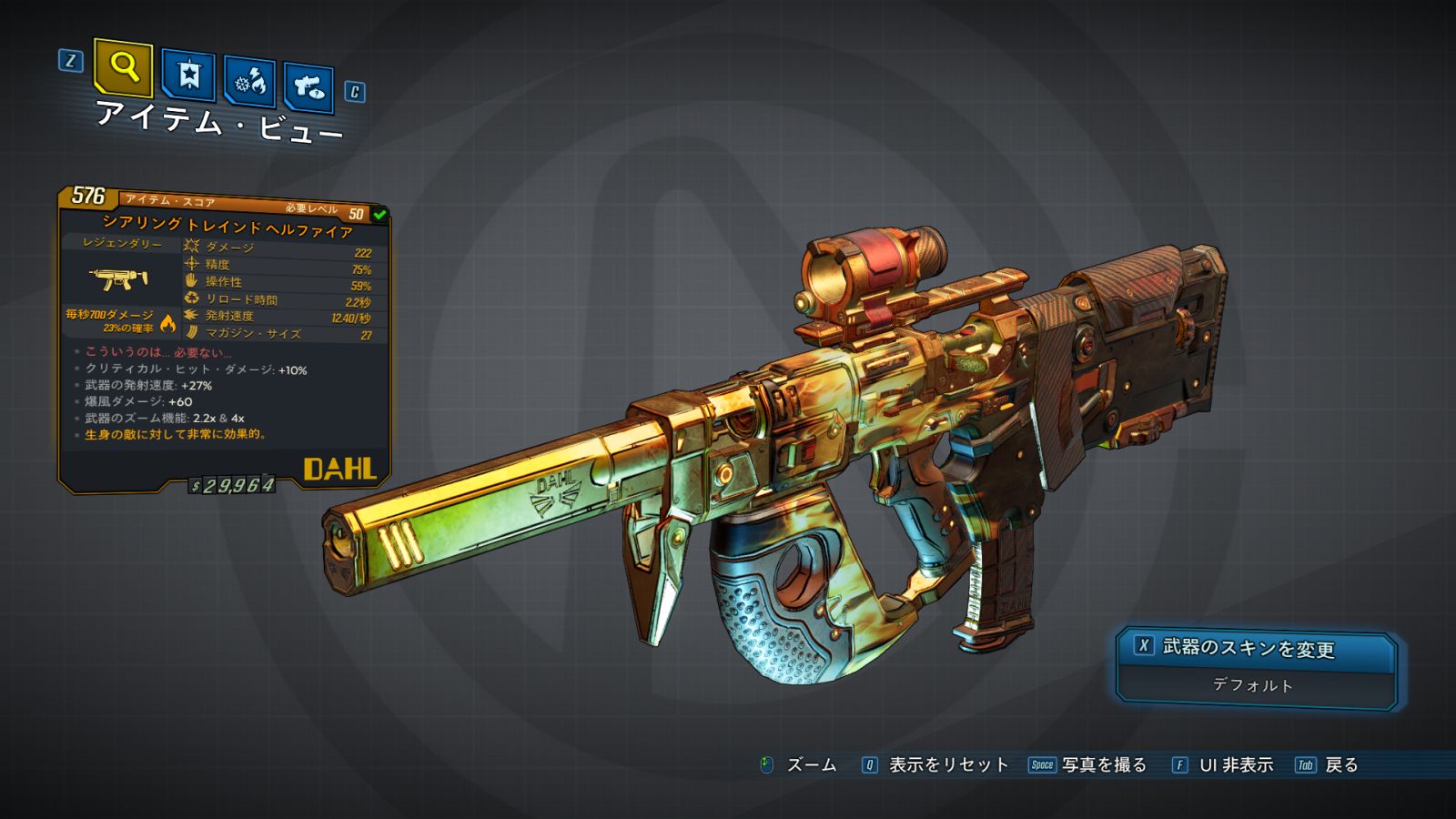Hide the interface with UI 非表示
This screenshot has height=819, width=1456.
(x=1224, y=765)
